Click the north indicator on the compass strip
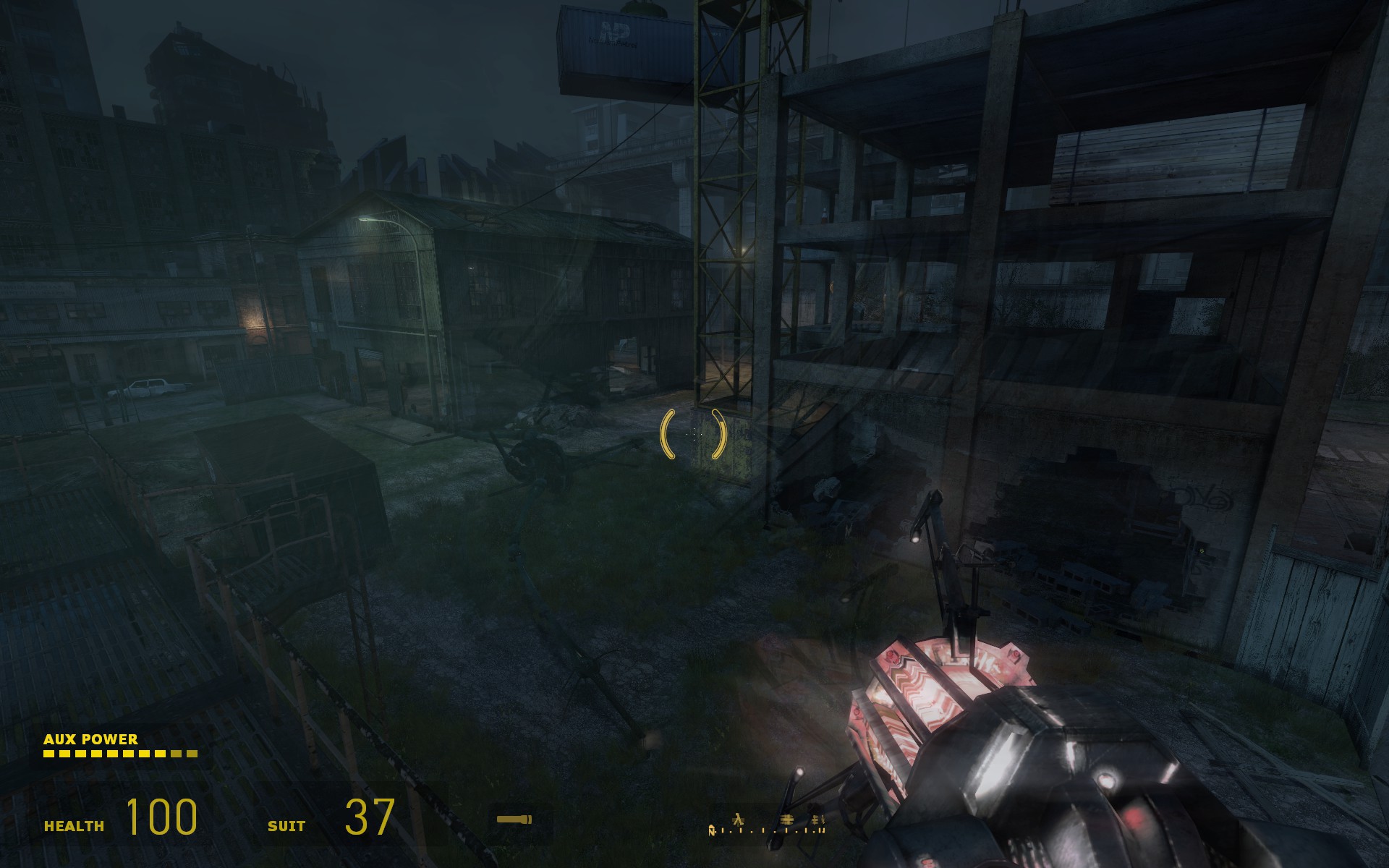1389x868 pixels. click(x=712, y=830)
